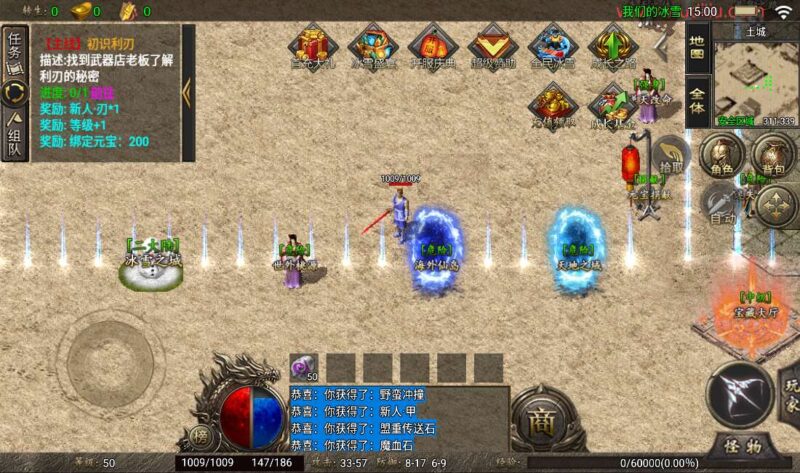This screenshot has height=473, width=800.
Task: Click the 全体 button beside the minimap
Action: point(697,101)
